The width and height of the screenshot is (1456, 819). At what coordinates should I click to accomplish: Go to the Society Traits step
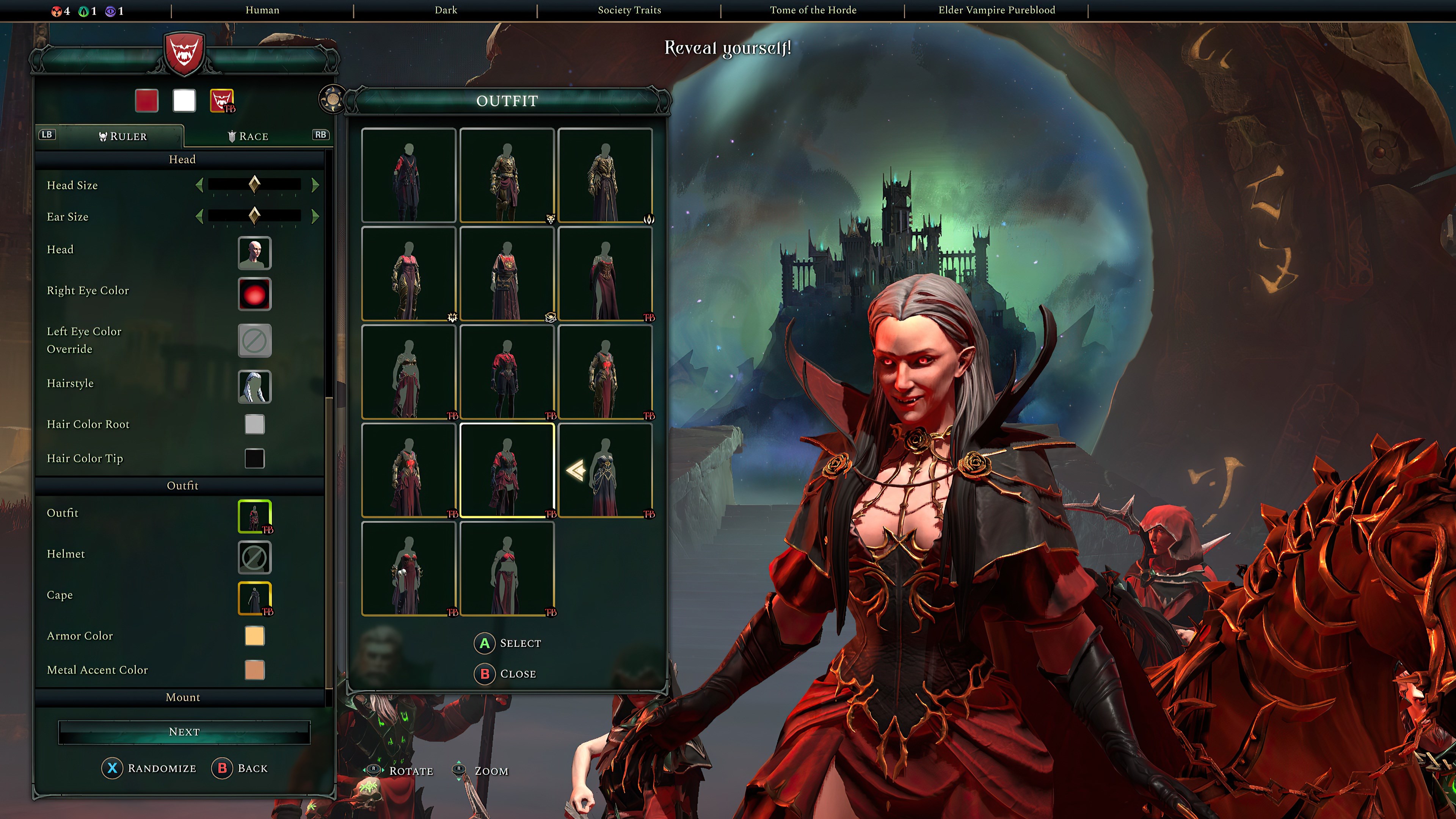[629, 10]
